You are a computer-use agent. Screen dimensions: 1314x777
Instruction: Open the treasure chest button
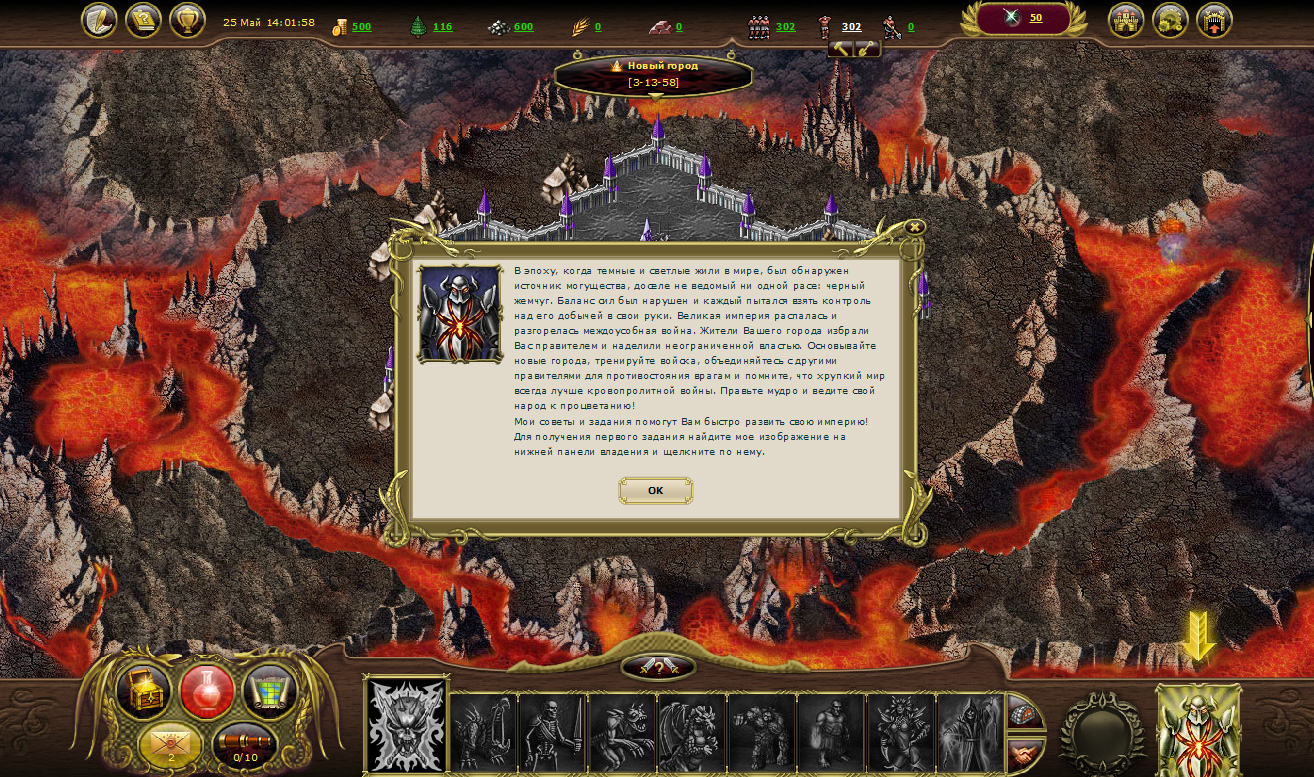pos(144,690)
